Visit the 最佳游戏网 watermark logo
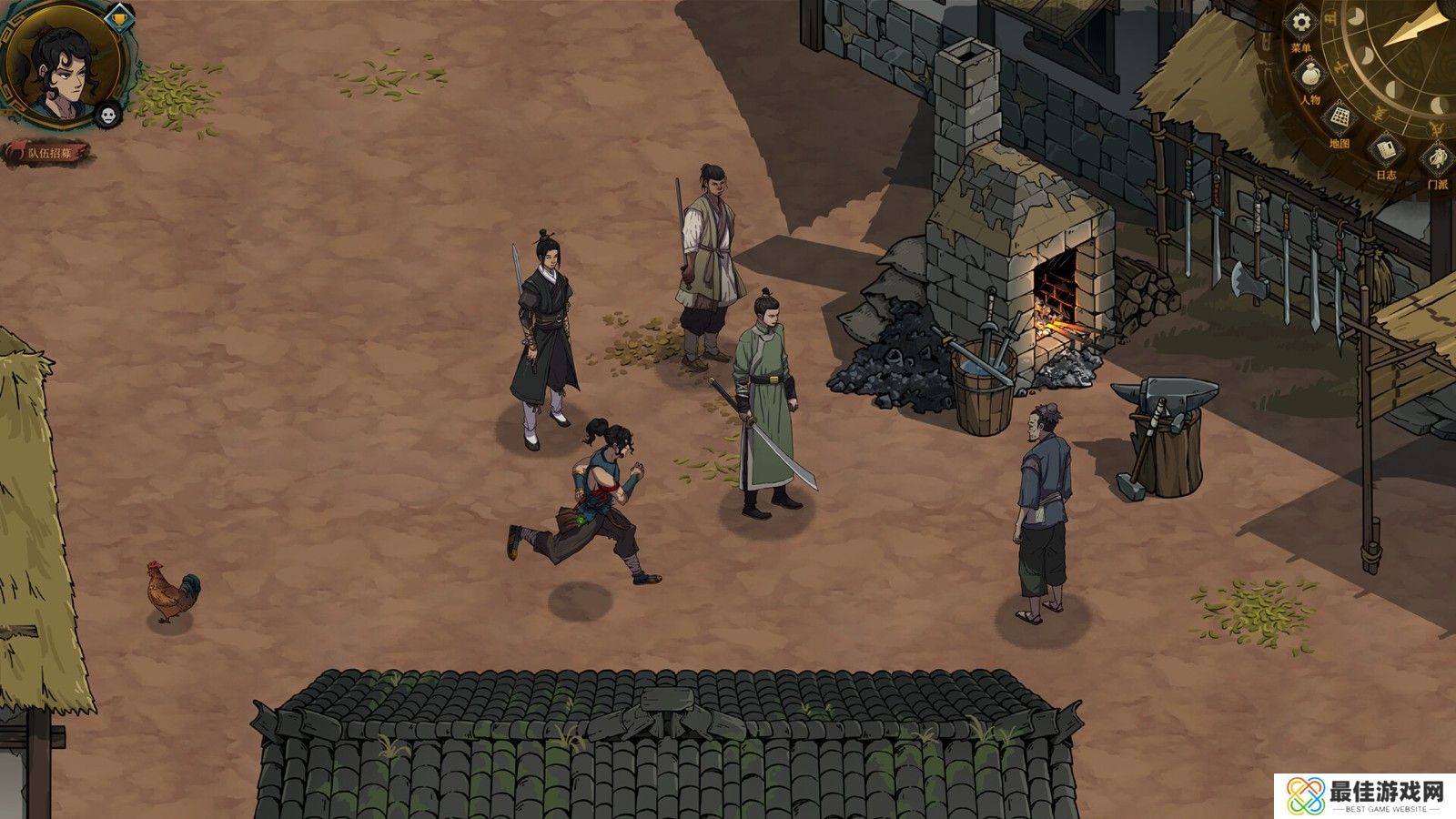The width and height of the screenshot is (1456, 819). click(x=1365, y=795)
